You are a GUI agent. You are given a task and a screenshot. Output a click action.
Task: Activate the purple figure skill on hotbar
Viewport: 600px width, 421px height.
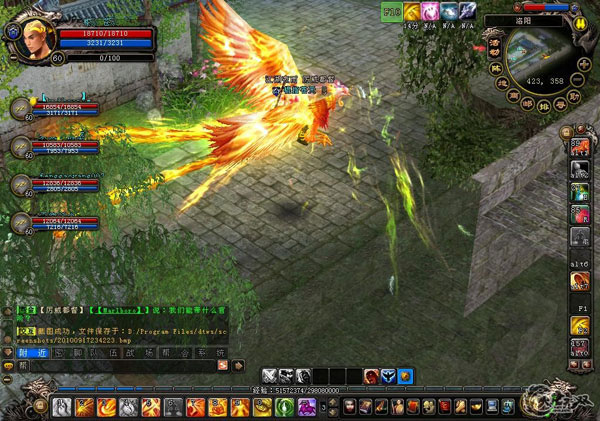[306, 406]
